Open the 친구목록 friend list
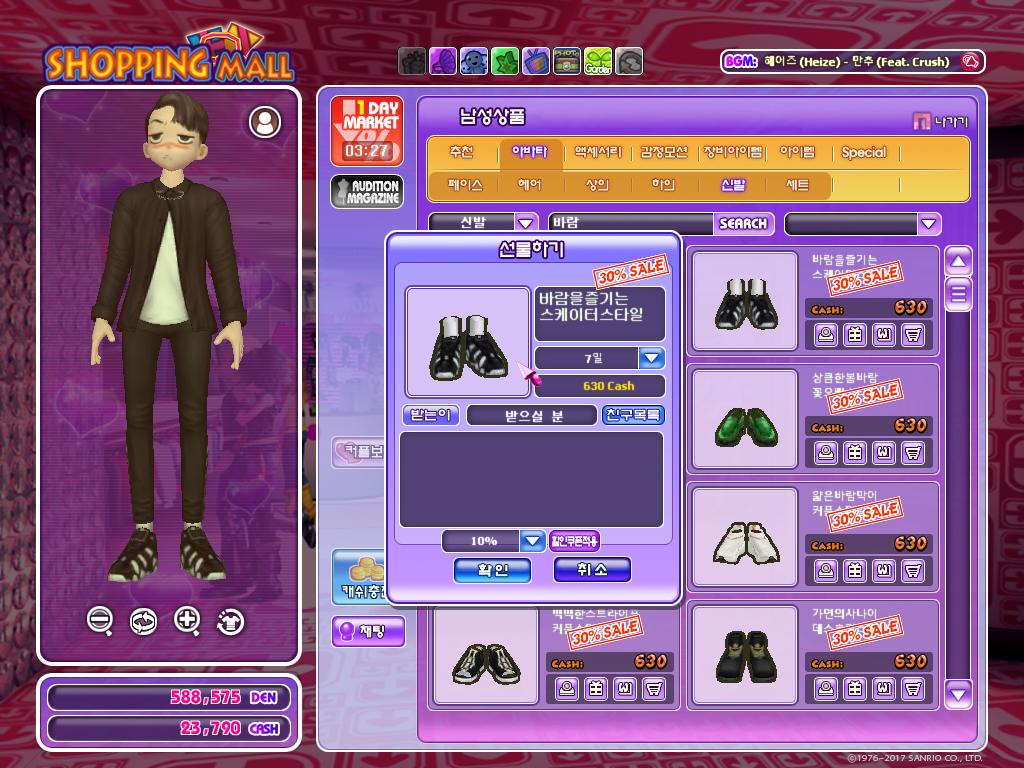Image resolution: width=1024 pixels, height=768 pixels. tap(633, 415)
